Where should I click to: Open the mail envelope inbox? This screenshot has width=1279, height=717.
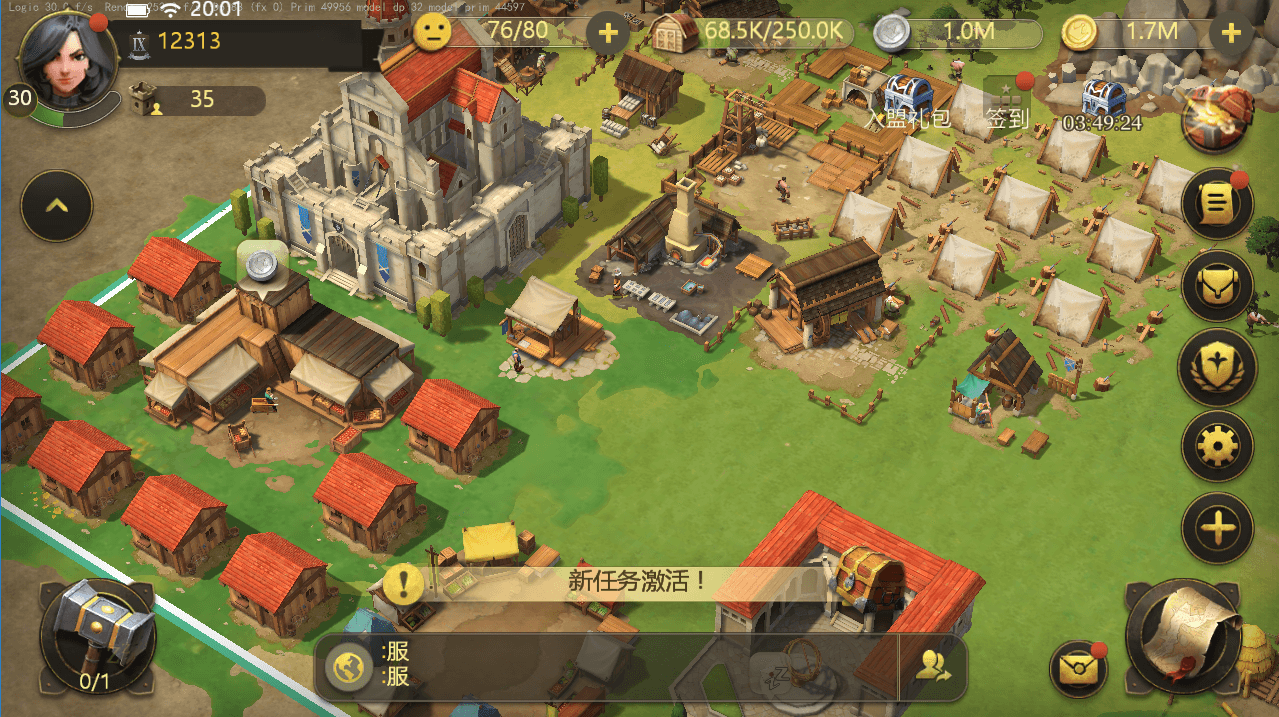click(1078, 667)
